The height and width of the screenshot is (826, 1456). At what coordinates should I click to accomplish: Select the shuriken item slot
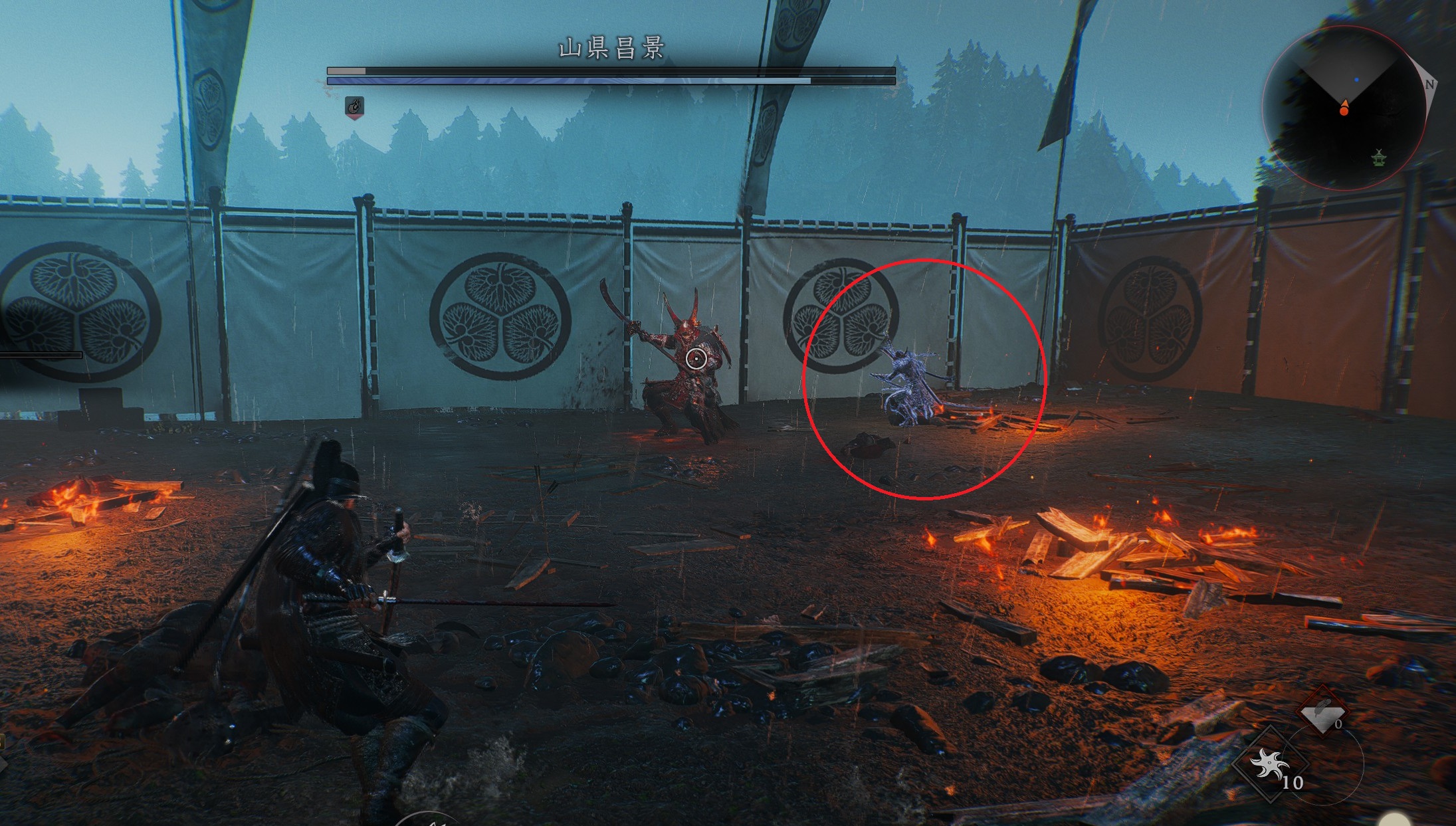pyautogui.click(x=1271, y=764)
